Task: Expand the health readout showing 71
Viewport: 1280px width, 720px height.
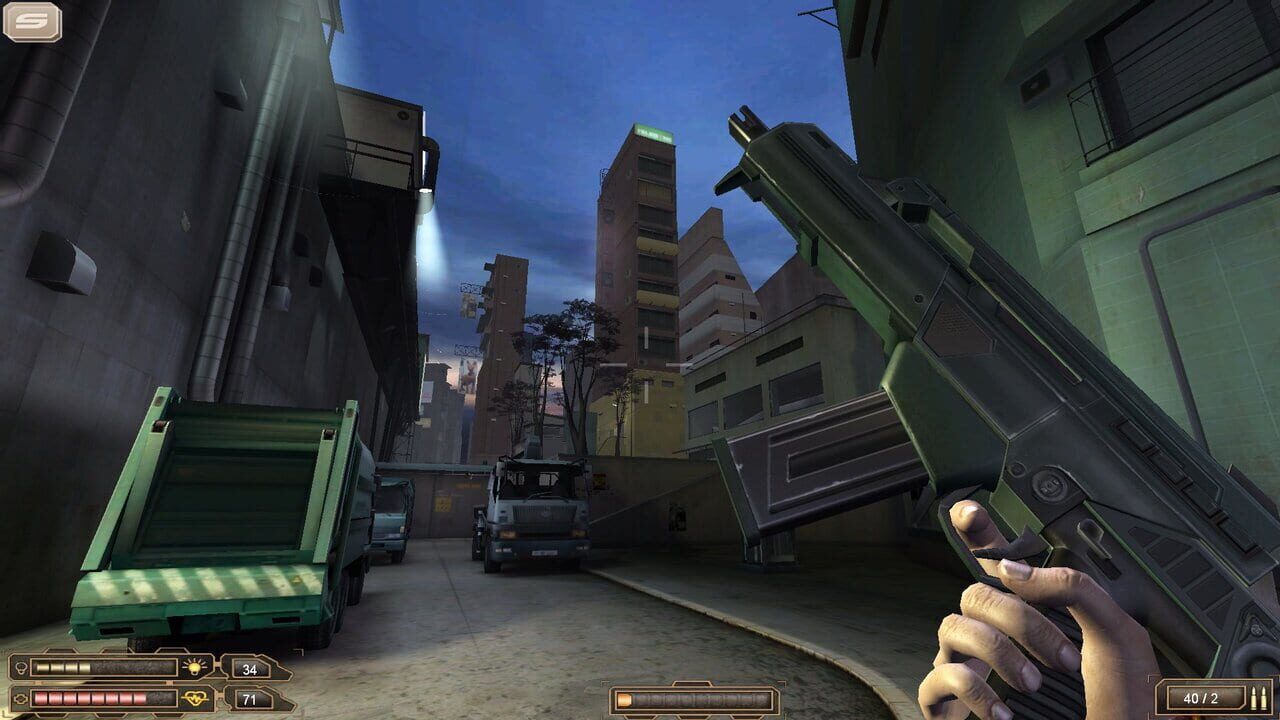Action: pos(249,699)
